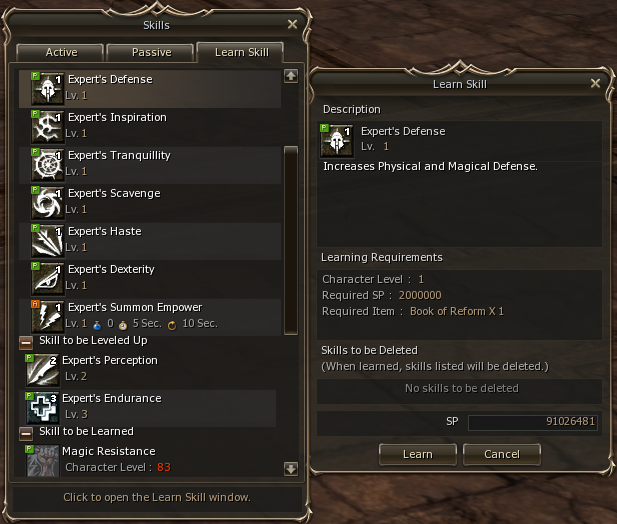Click the skill list scroll-up arrow
617x524 pixels.
coord(291,75)
